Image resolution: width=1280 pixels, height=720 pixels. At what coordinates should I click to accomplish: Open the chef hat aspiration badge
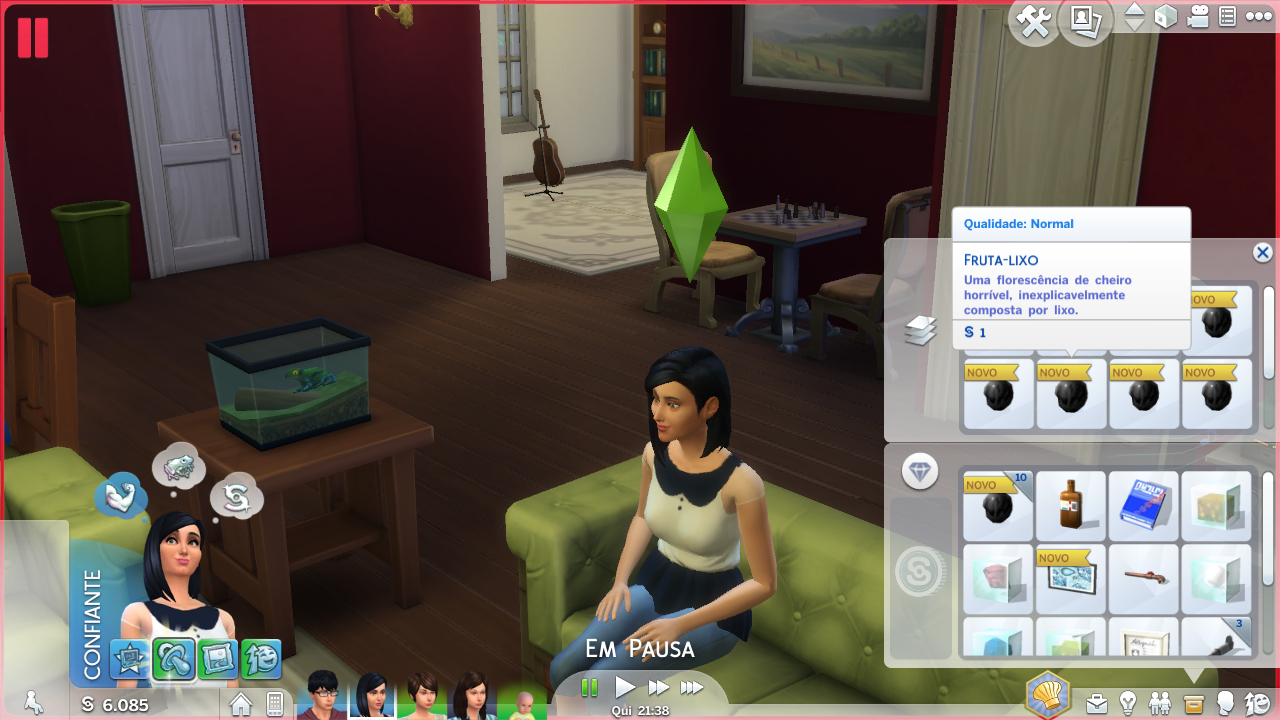tap(1048, 695)
